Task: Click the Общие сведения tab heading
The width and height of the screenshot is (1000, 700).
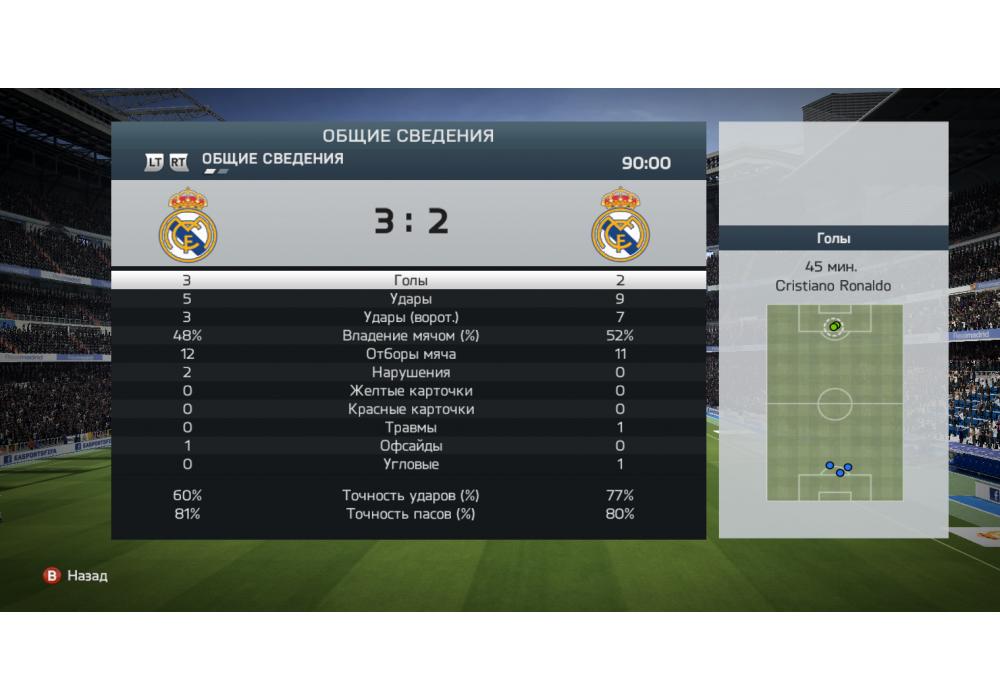Action: click(x=272, y=159)
